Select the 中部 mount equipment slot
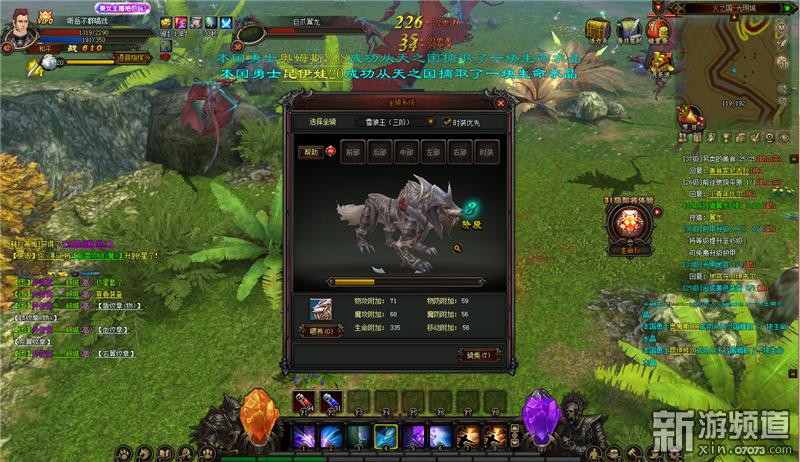 pos(405,153)
